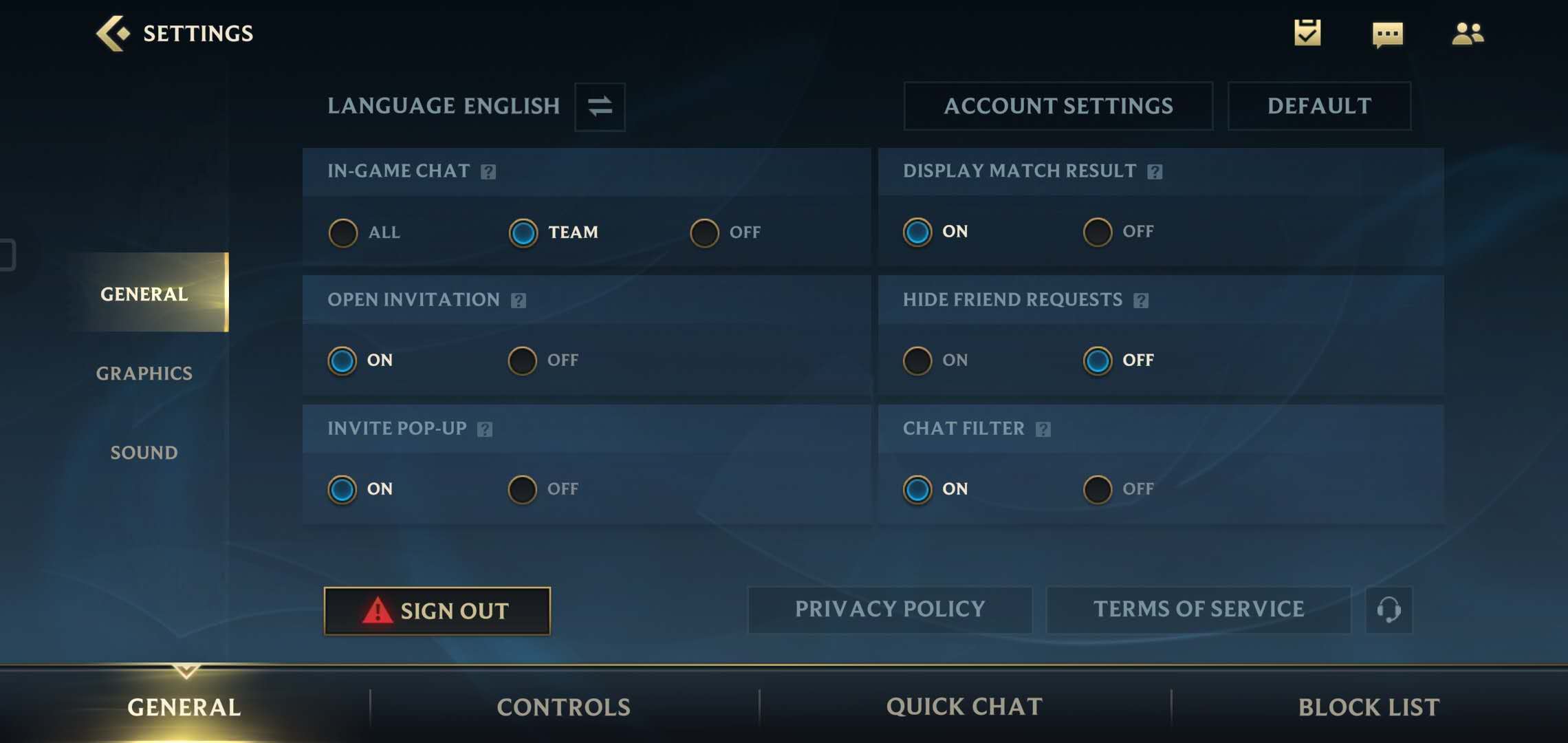Turn Open Invitation Off
Image resolution: width=1568 pixels, height=743 pixels.
point(523,360)
